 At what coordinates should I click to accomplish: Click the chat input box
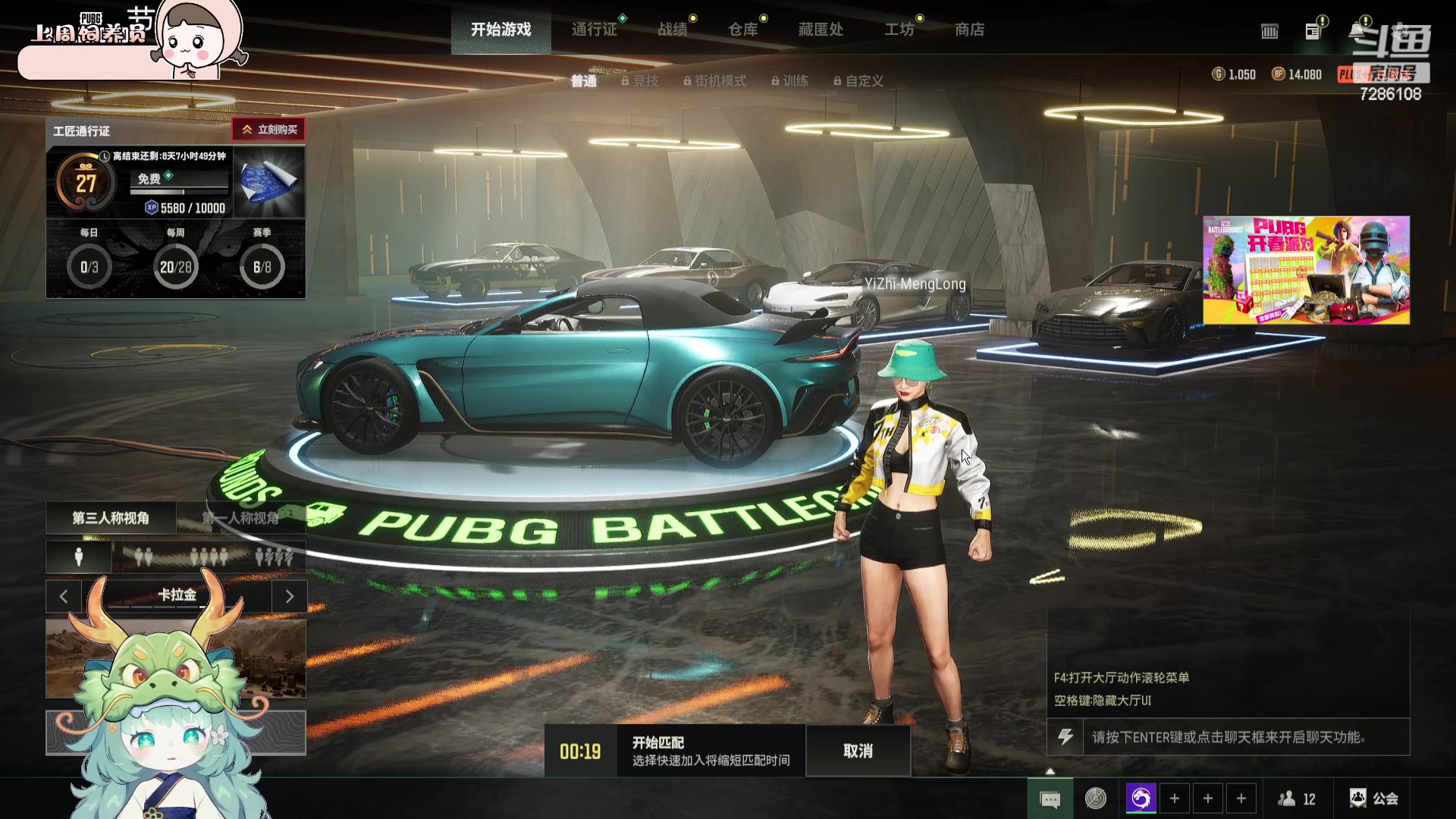(x=1245, y=737)
